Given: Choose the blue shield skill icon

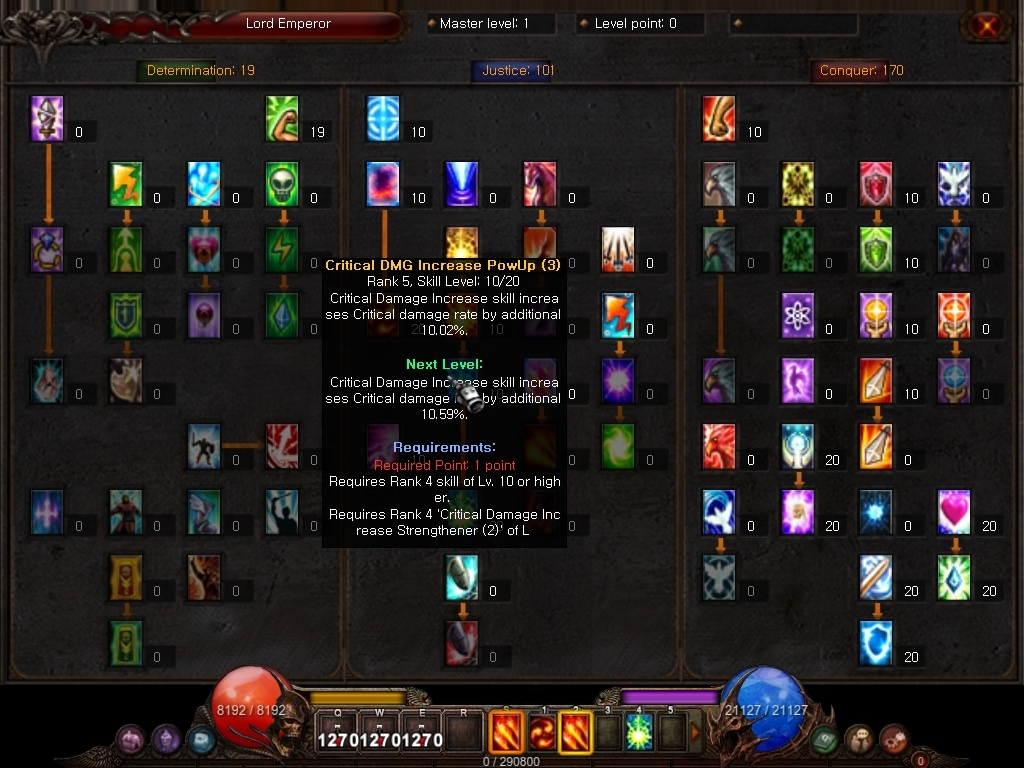Looking at the screenshot, I should click(876, 644).
